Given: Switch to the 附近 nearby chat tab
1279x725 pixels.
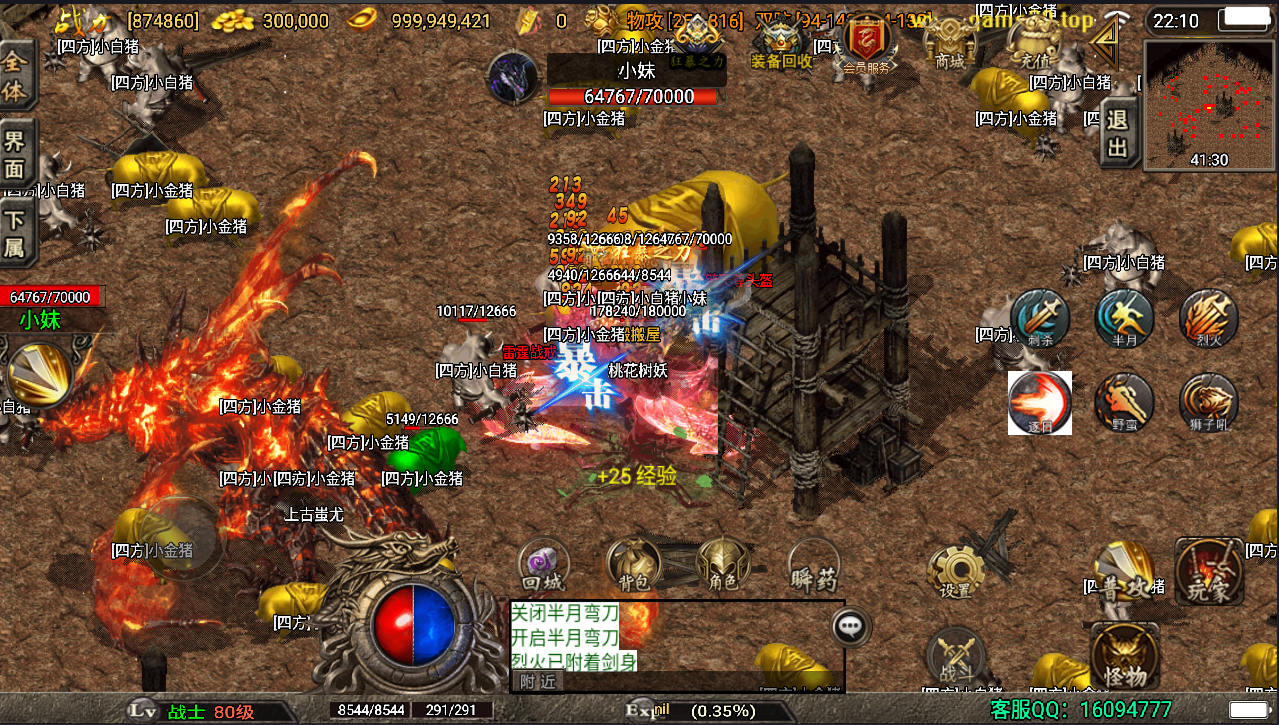Looking at the screenshot, I should 537,682.
